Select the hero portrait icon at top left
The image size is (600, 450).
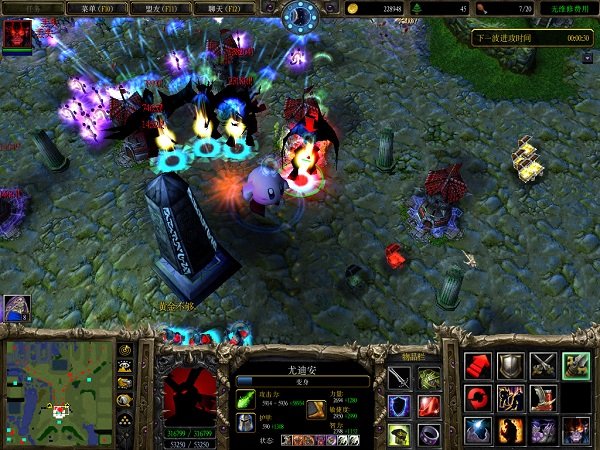point(16,35)
